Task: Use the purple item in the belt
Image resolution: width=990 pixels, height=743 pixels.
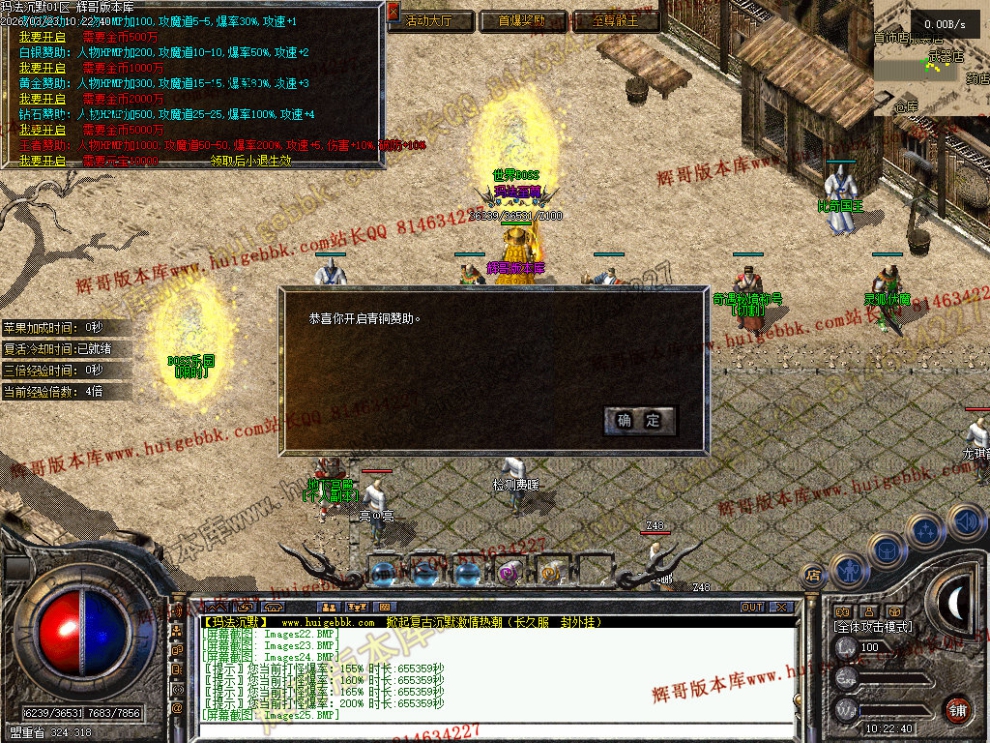Action: pos(509,573)
